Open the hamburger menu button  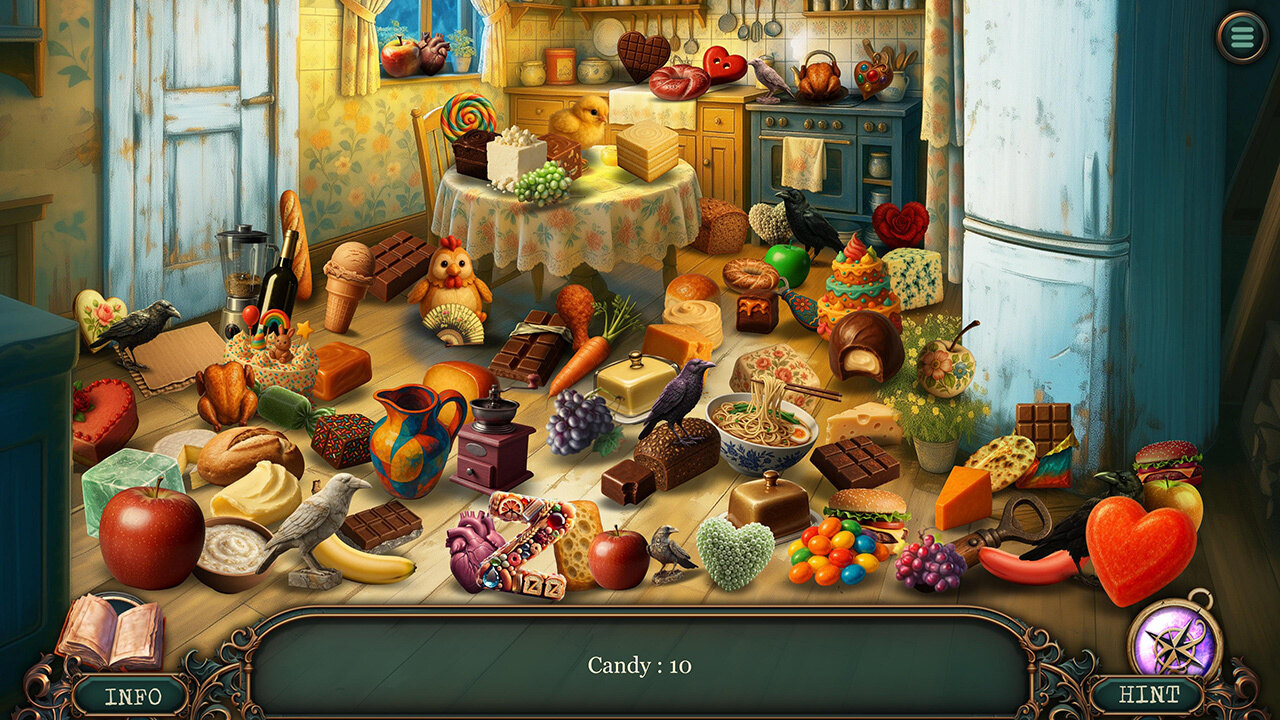pyautogui.click(x=1242, y=38)
